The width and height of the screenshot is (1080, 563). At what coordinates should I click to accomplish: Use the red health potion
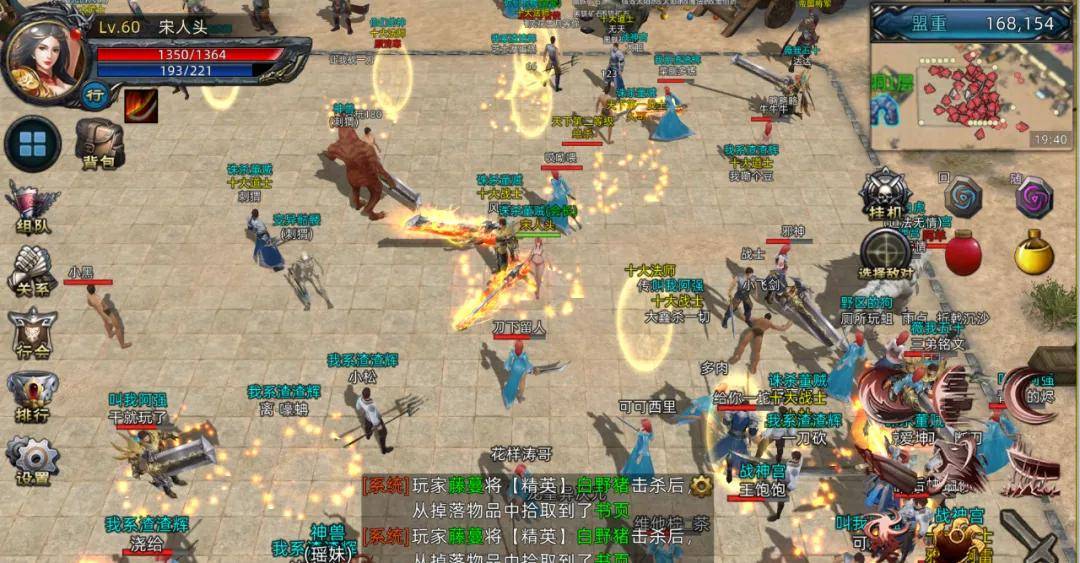(x=963, y=253)
